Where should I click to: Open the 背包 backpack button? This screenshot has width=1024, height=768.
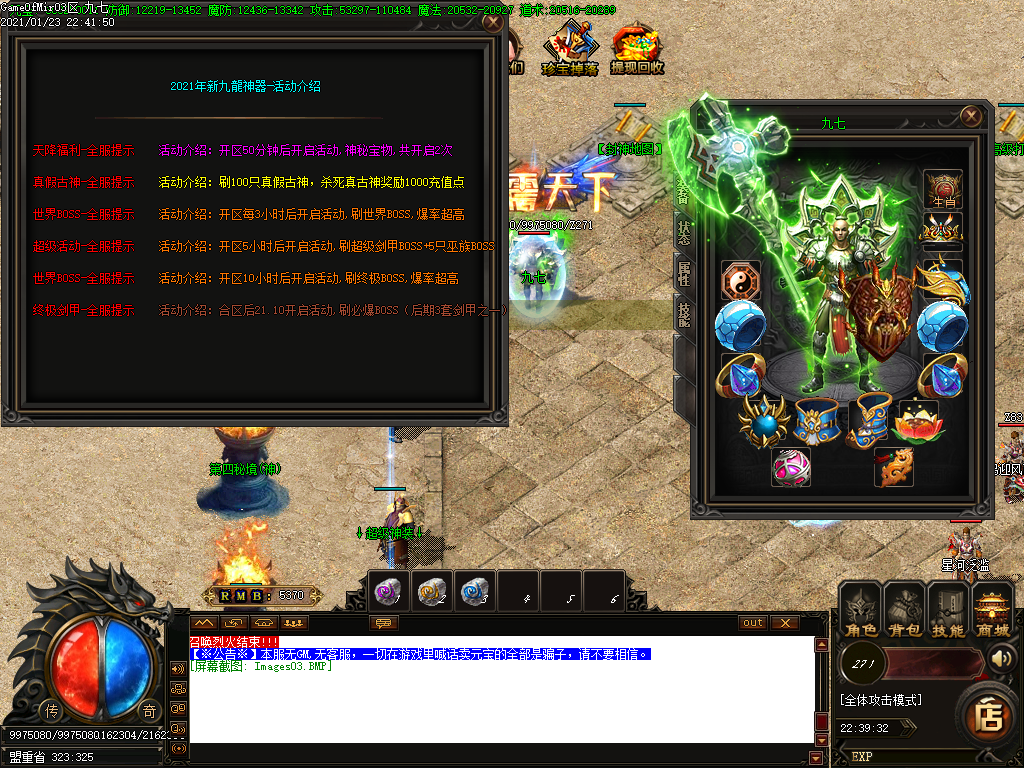pyautogui.click(x=904, y=612)
